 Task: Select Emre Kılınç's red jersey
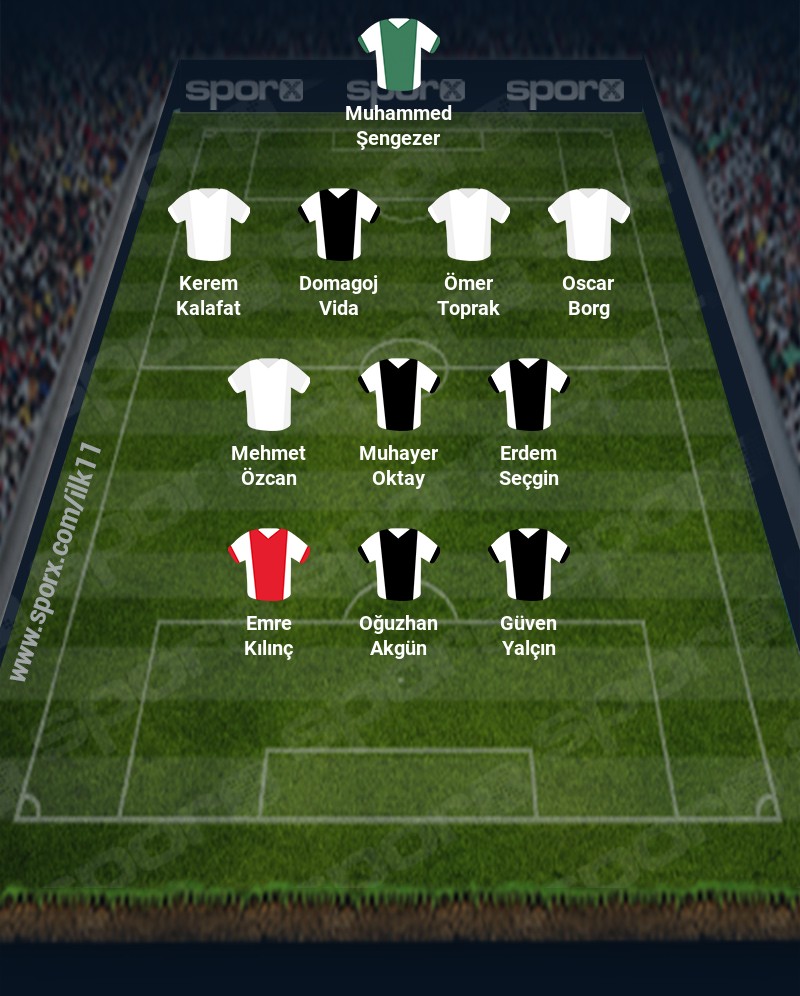point(269,564)
